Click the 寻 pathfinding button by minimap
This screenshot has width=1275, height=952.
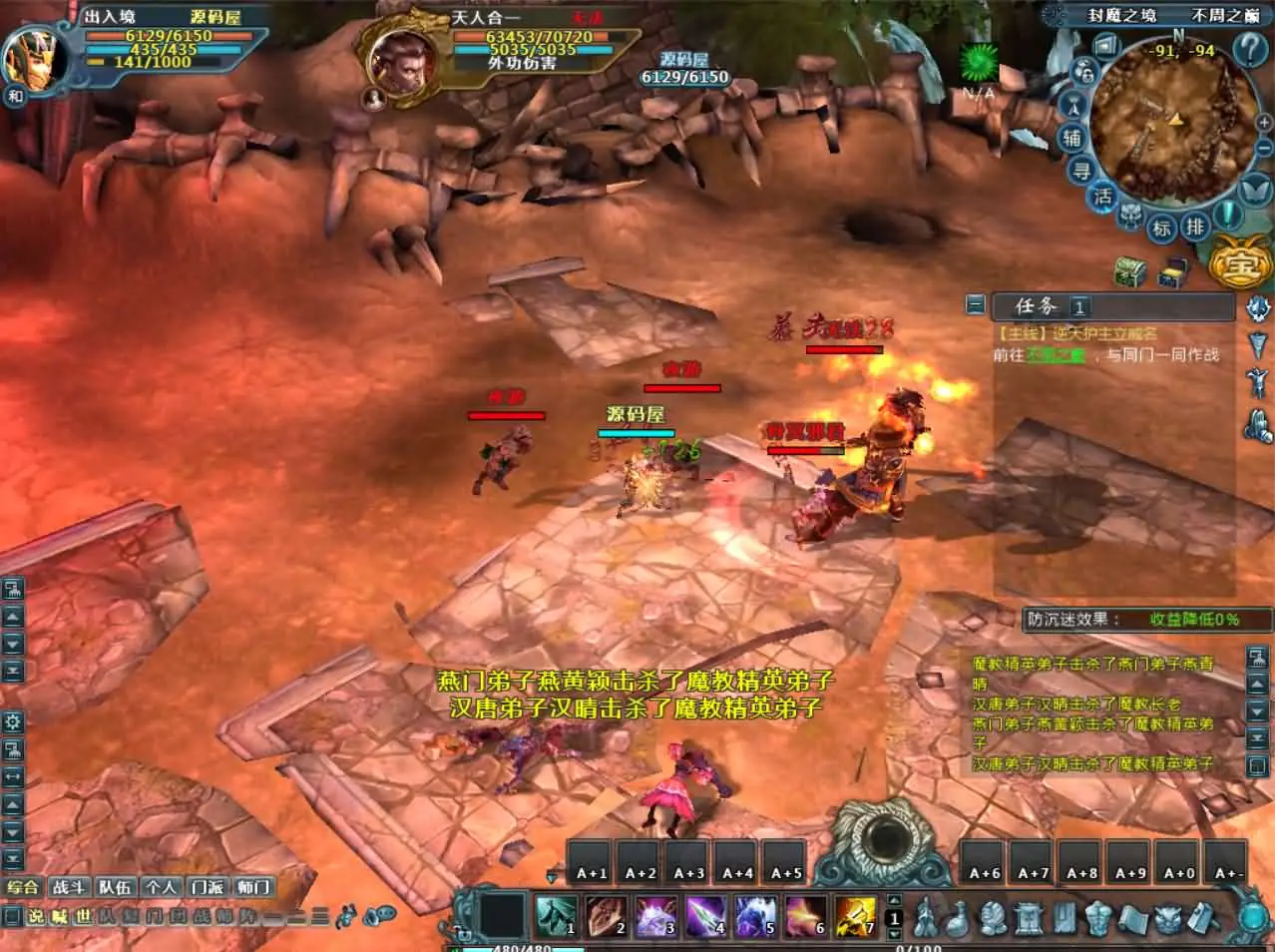tap(1081, 171)
